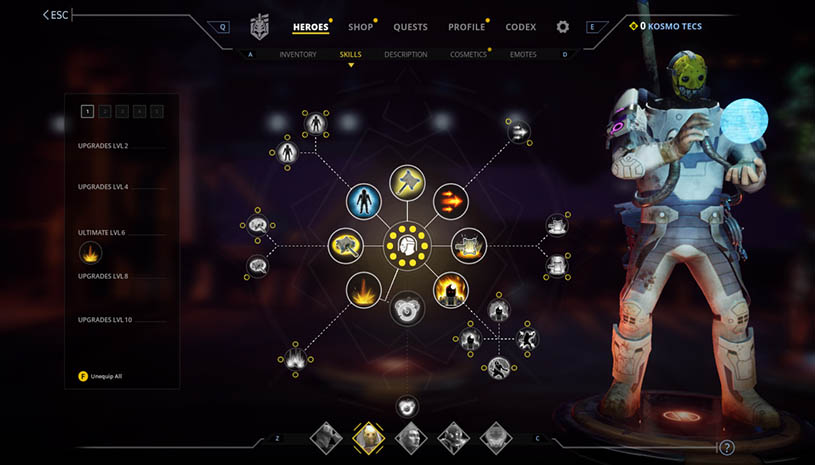Select the grey arrows upgrade node
The image size is (815, 465).
point(519,132)
